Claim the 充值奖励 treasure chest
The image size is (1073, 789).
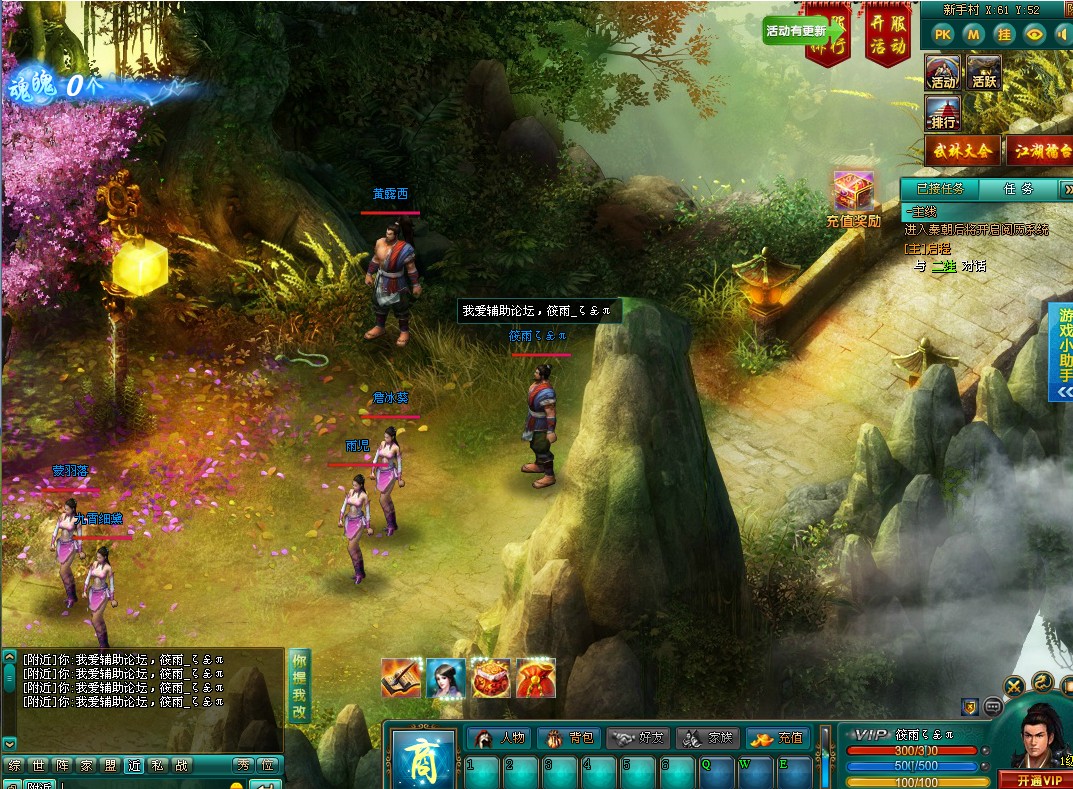click(853, 199)
